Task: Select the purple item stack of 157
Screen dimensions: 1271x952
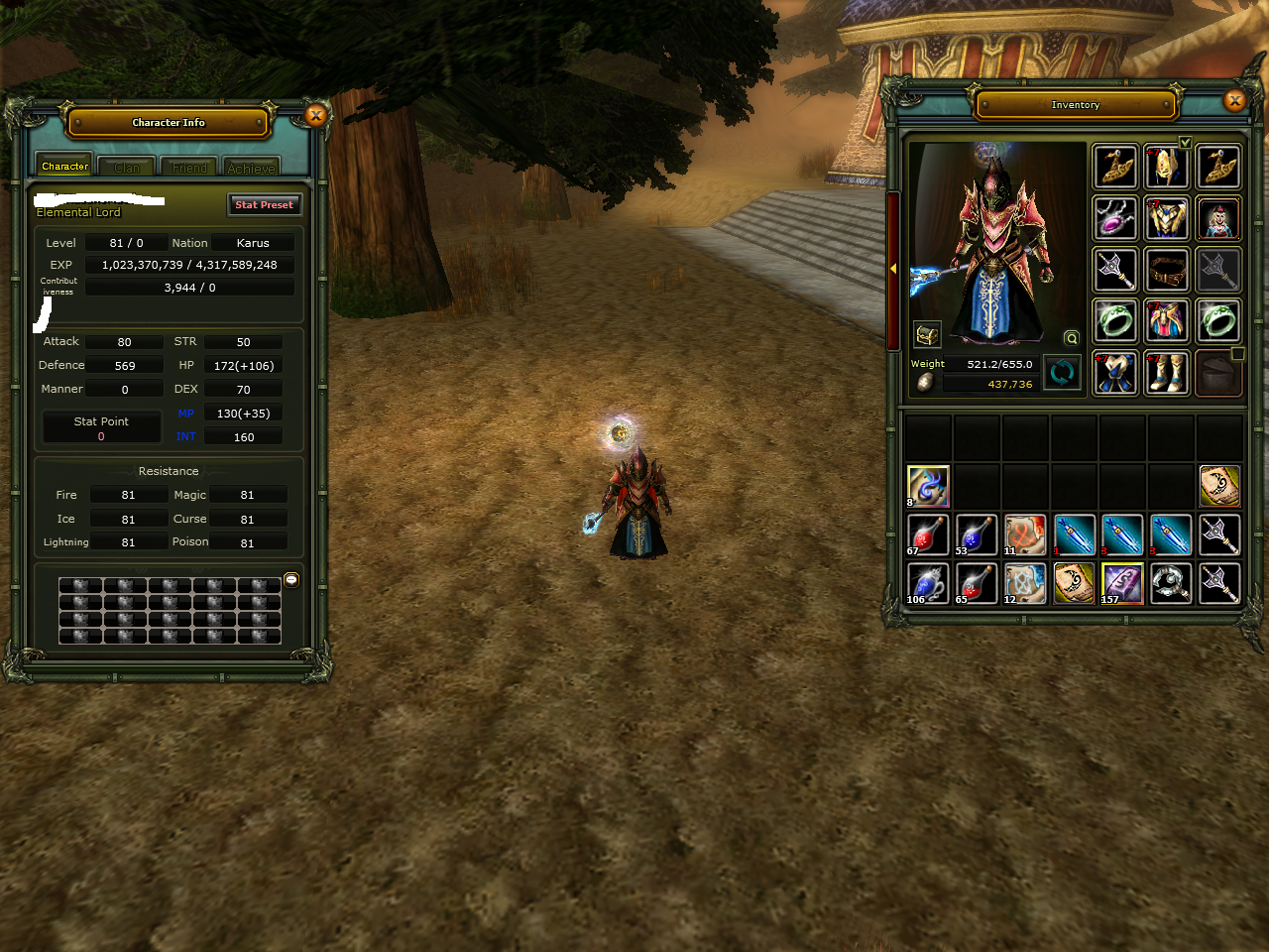Action: tap(1122, 583)
